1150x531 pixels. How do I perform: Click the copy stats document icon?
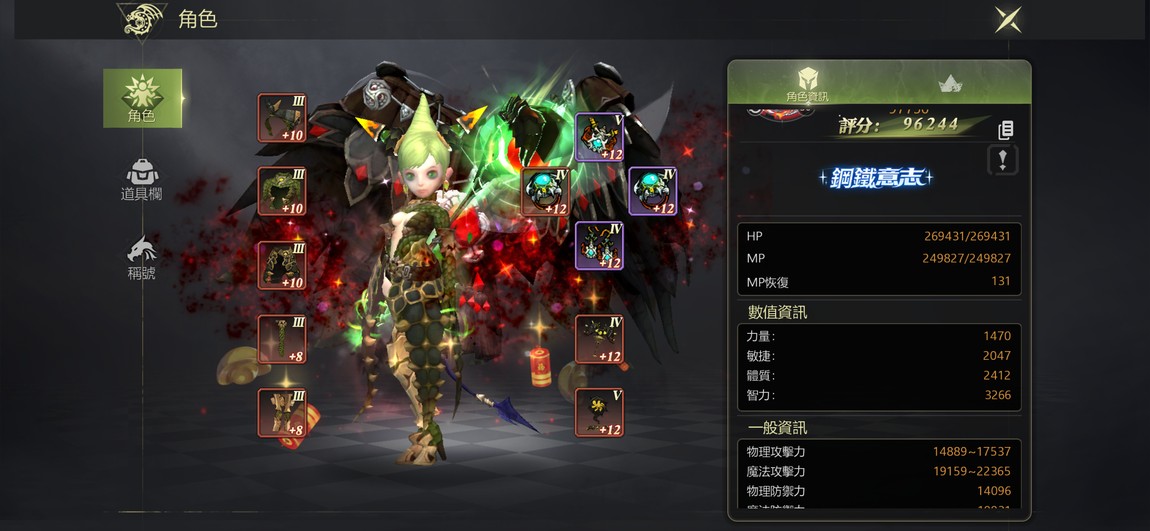coord(1006,129)
